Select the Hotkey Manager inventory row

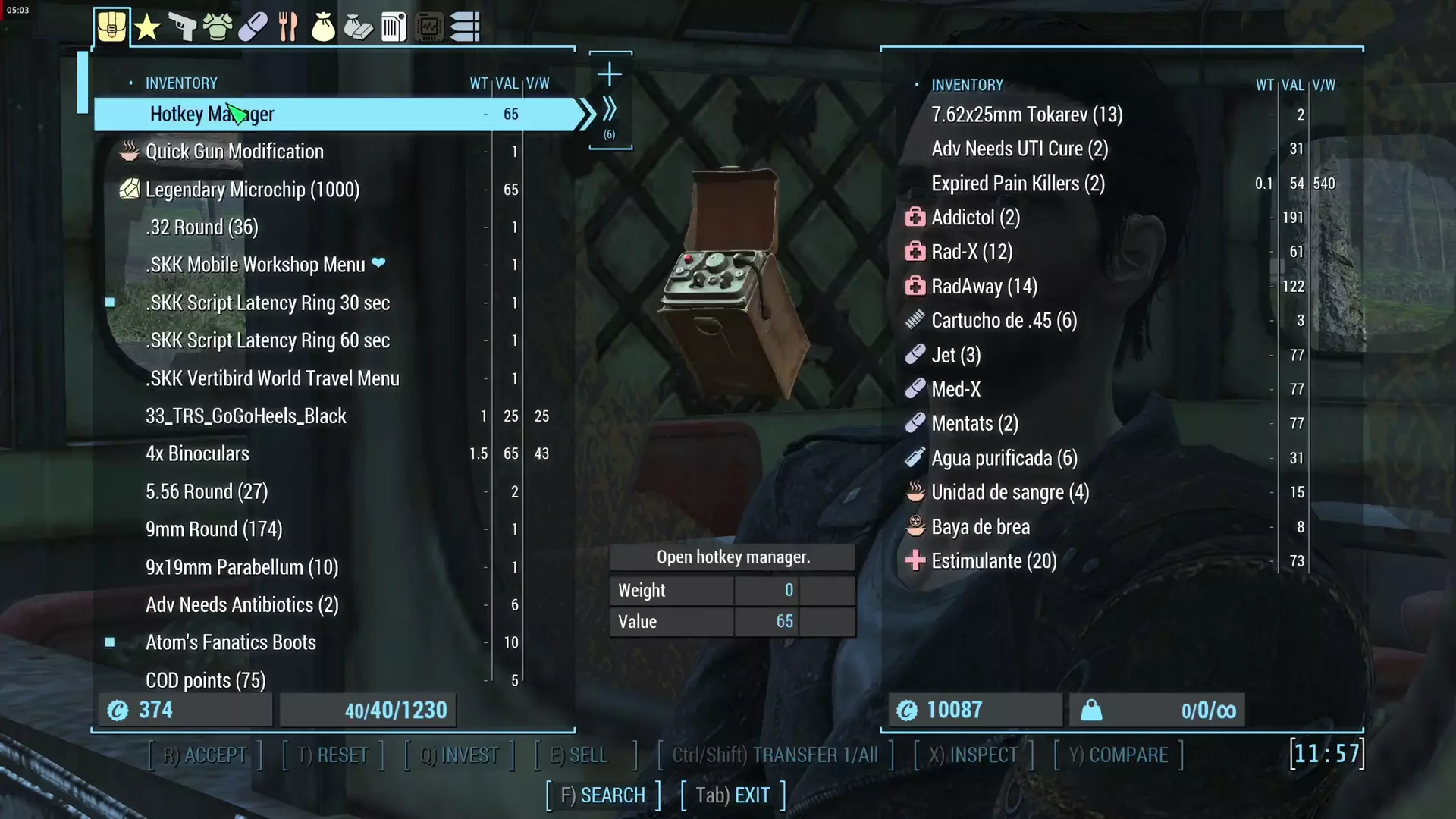[334, 114]
